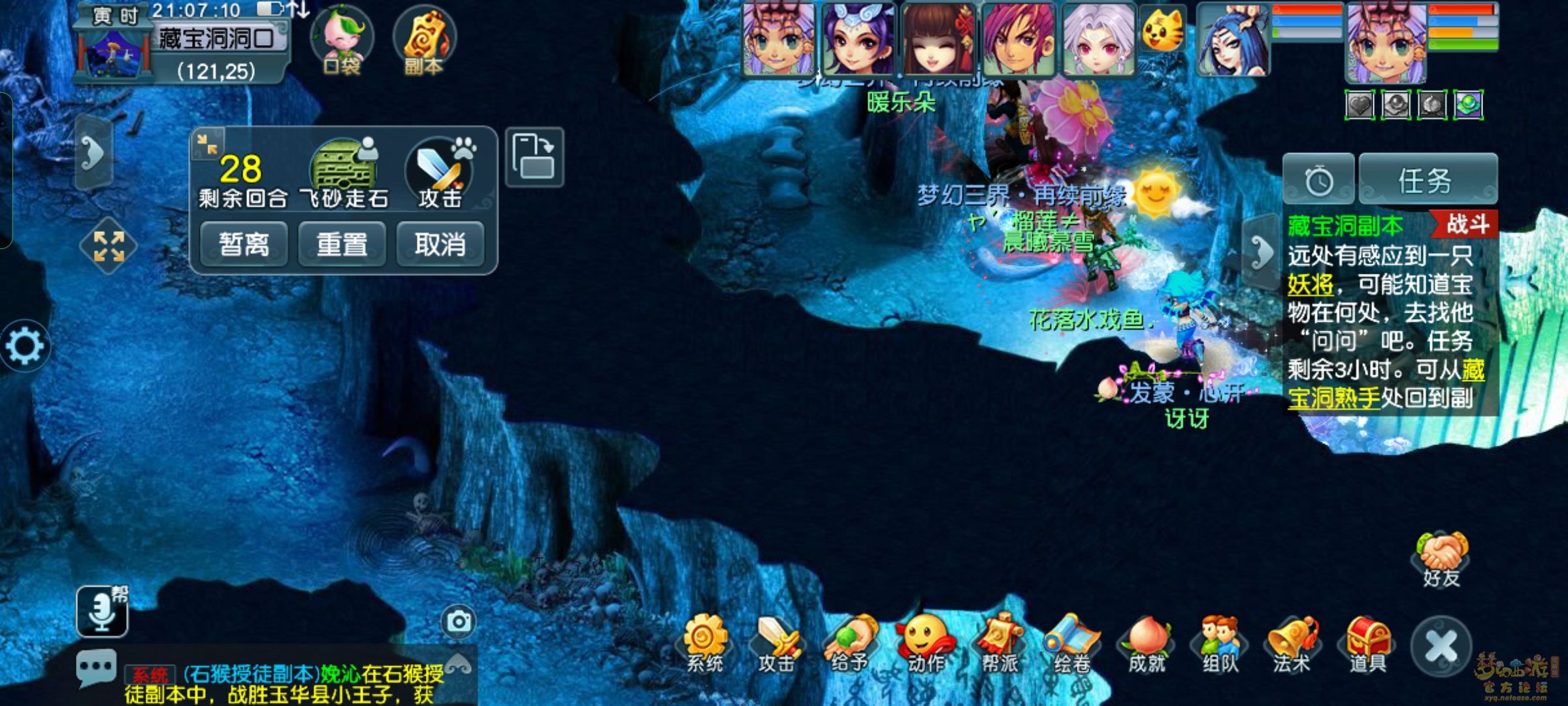
Task: Click the 重置 button
Action: click(342, 244)
